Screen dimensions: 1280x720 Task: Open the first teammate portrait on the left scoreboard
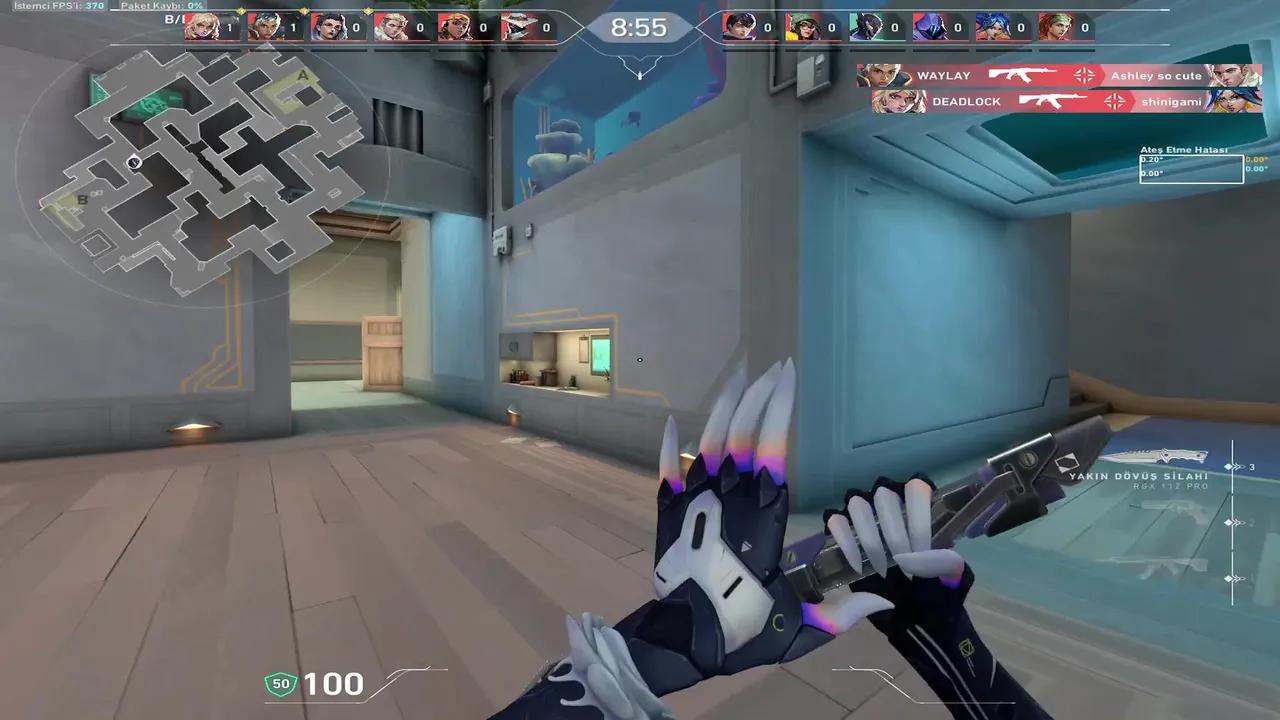[x=203, y=27]
